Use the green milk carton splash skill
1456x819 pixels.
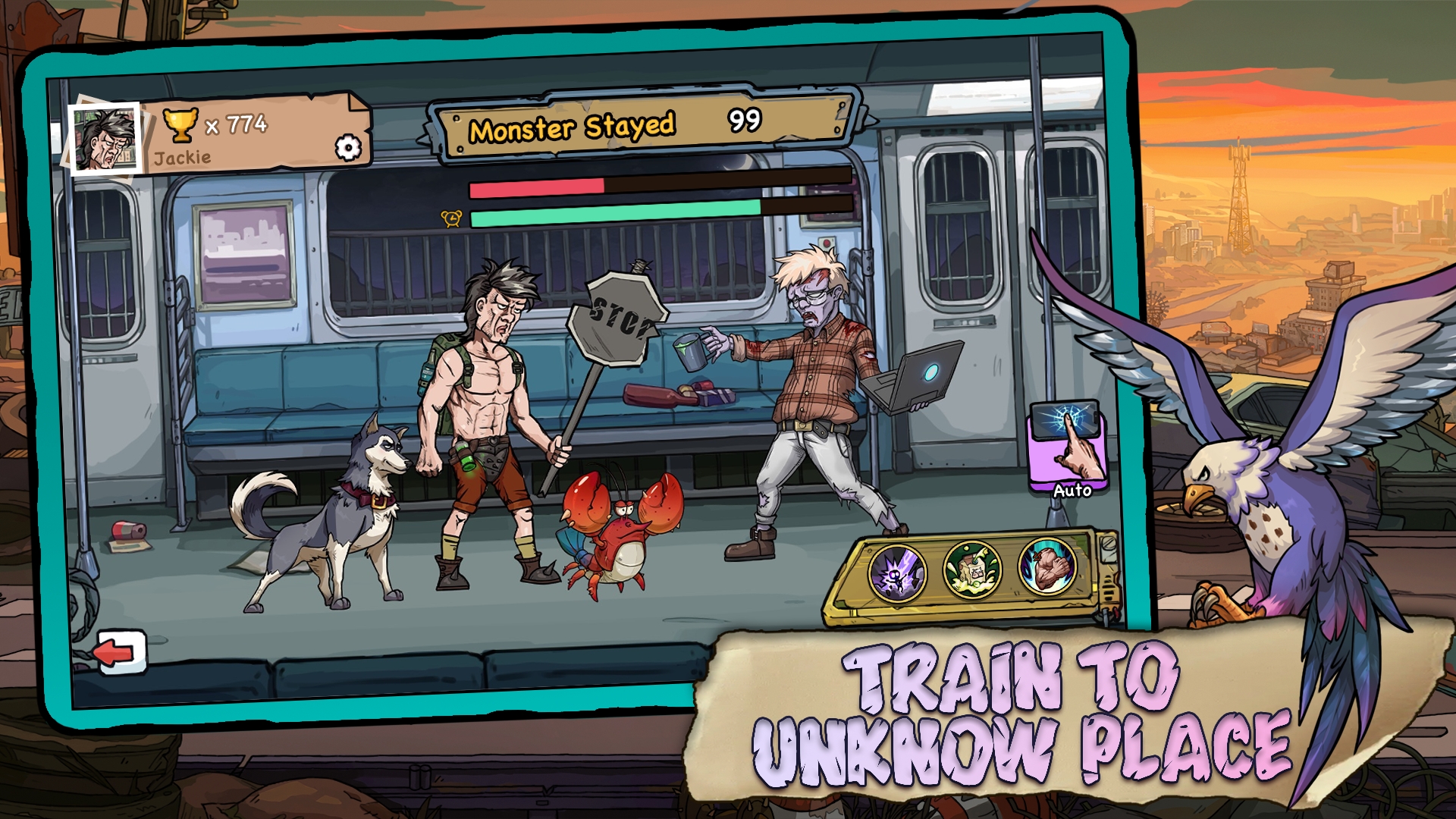click(972, 570)
